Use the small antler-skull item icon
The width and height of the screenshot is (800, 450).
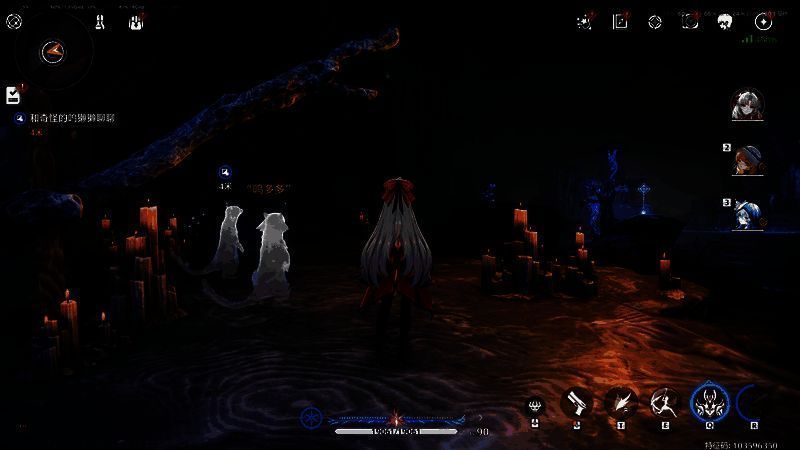tap(537, 405)
